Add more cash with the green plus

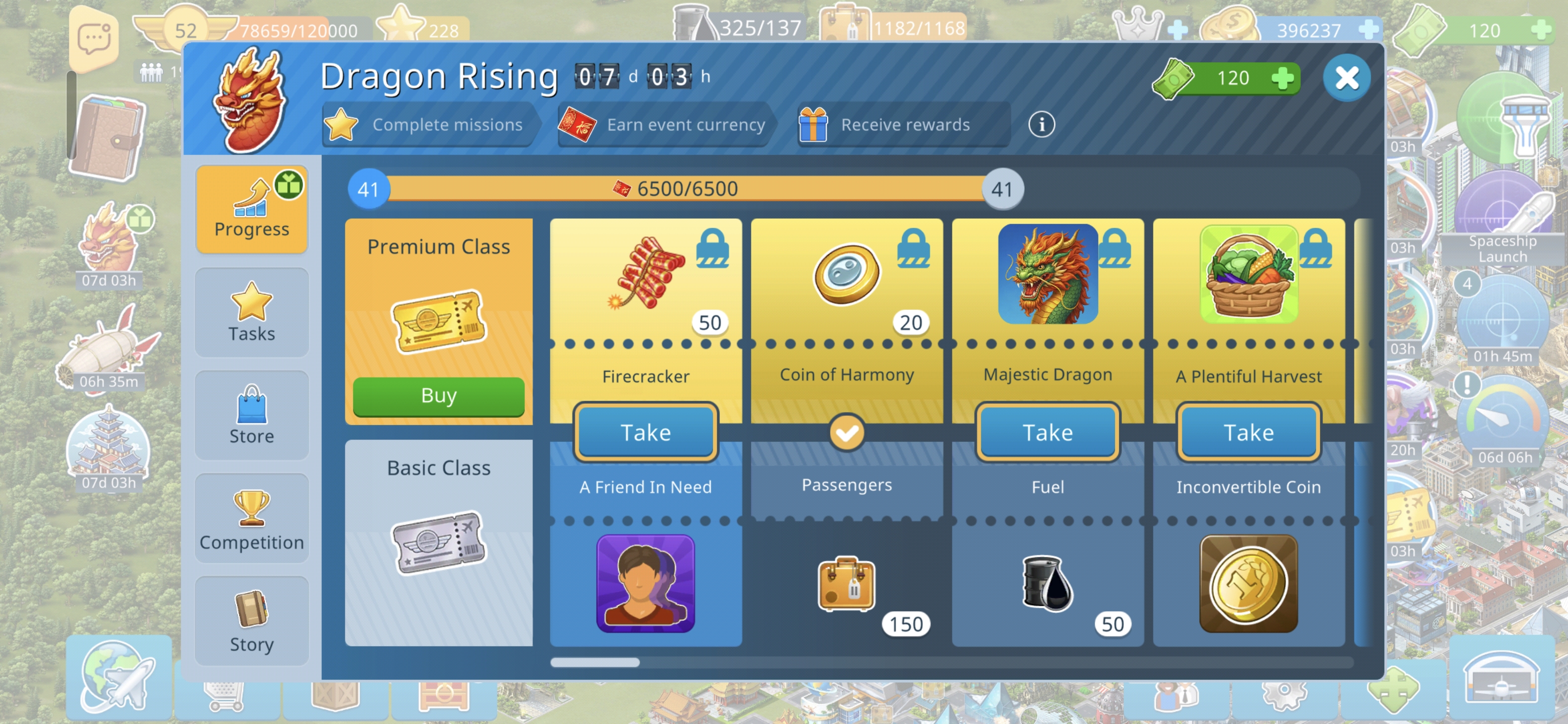[x=1283, y=78]
